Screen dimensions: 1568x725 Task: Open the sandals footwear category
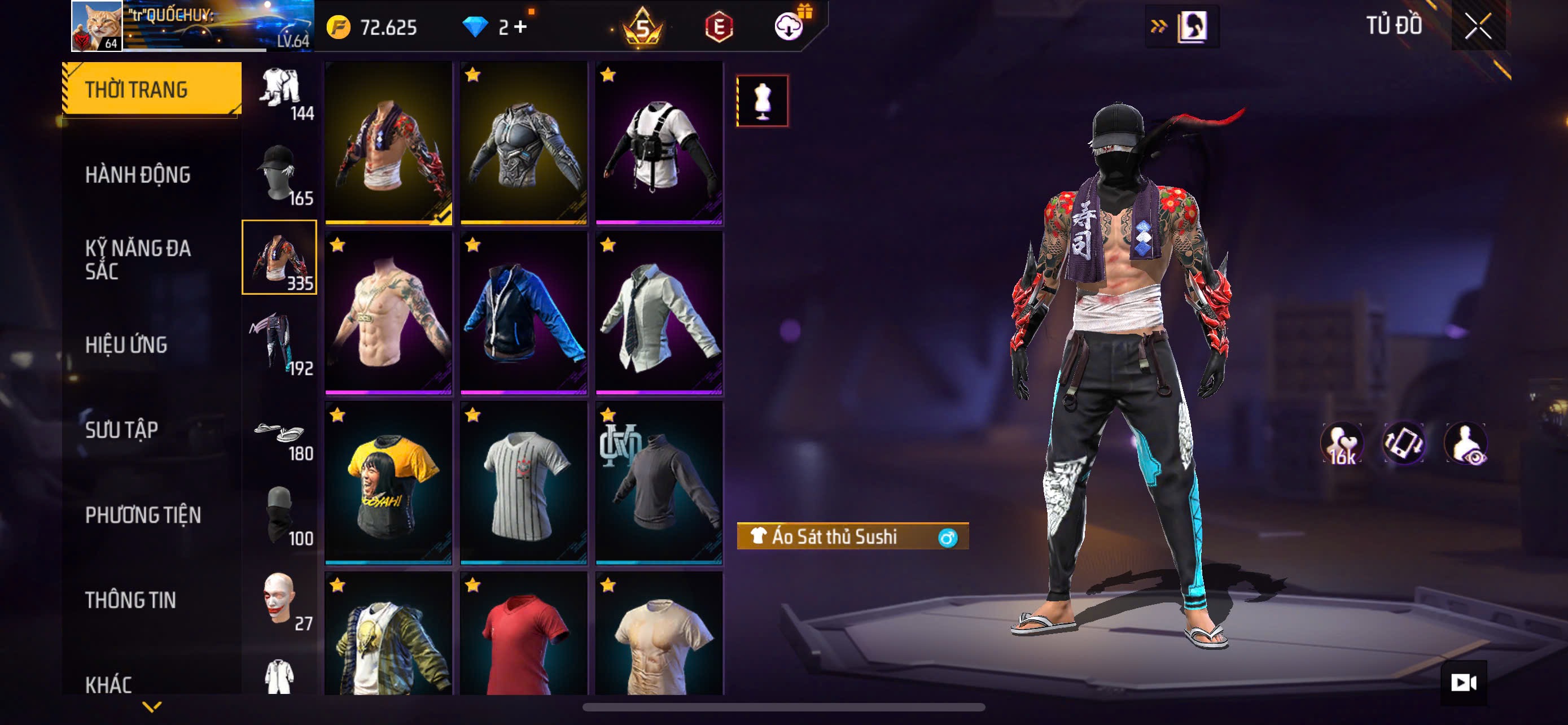pos(280,436)
